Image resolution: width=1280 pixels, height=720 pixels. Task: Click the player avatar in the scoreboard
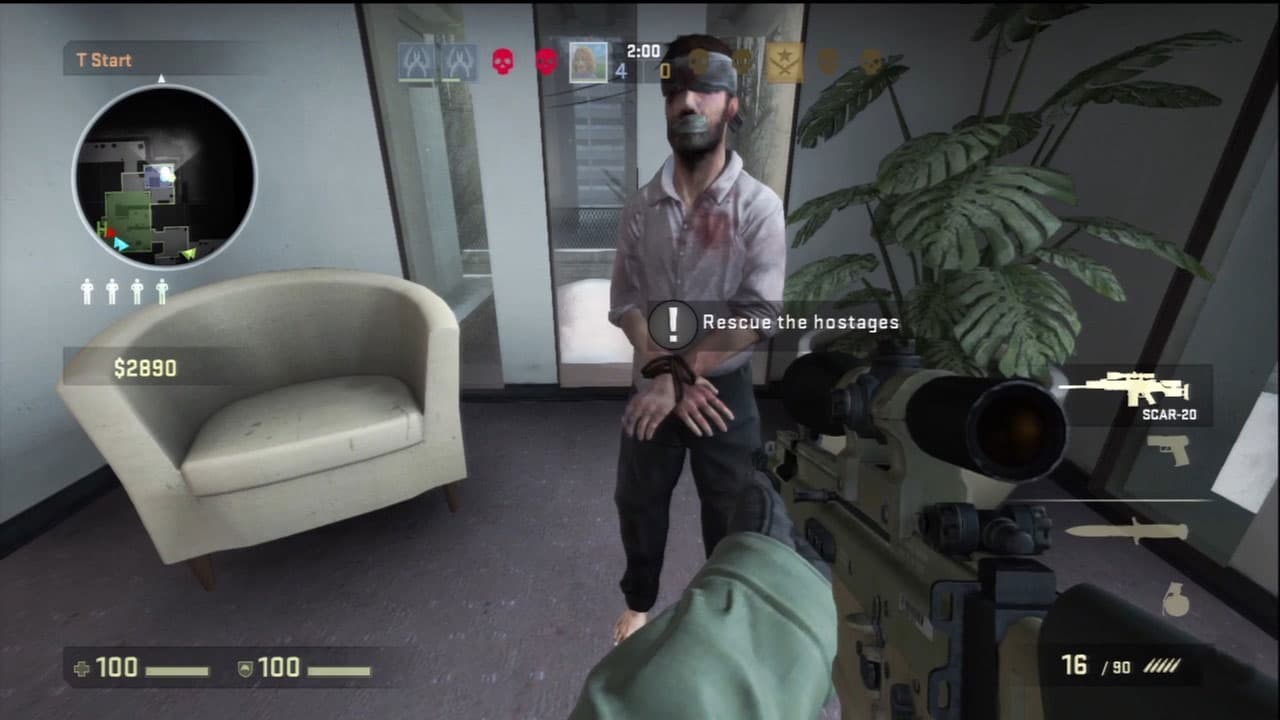point(588,61)
